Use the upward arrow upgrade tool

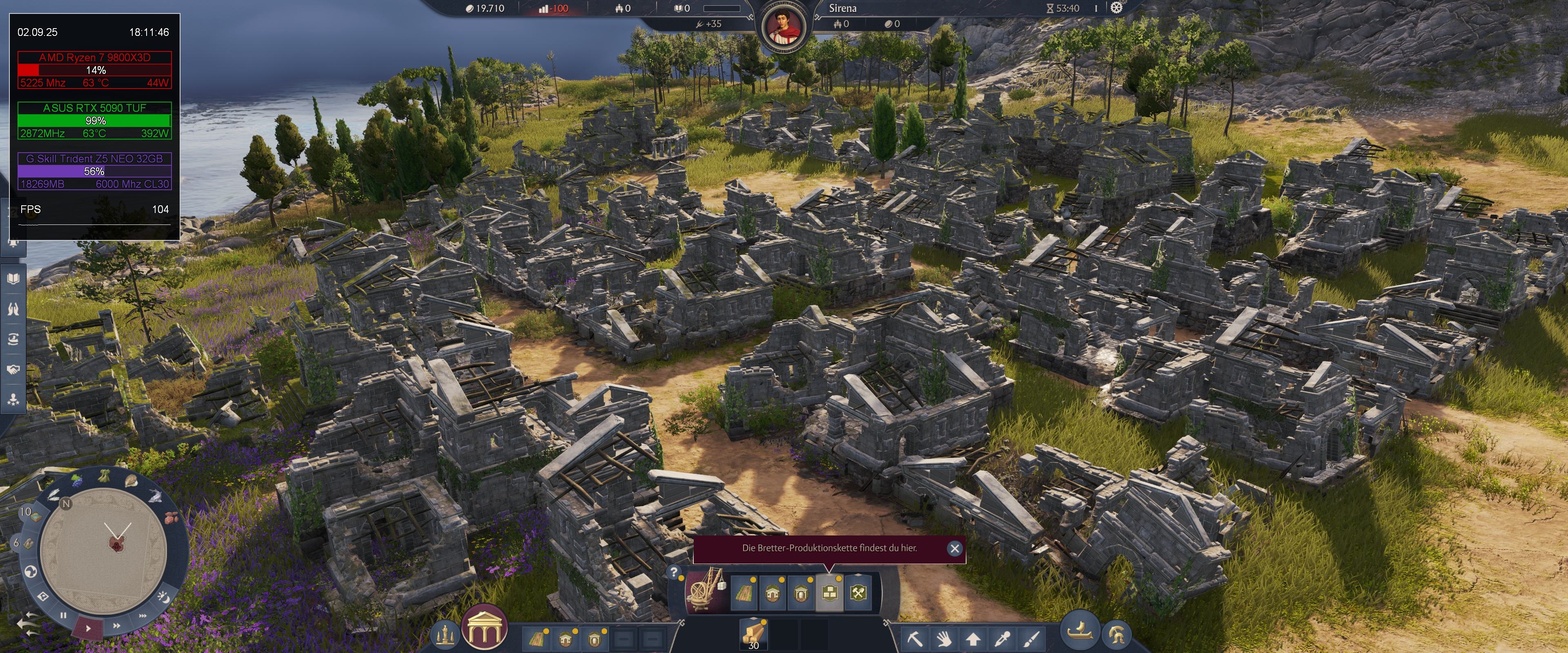point(973,639)
